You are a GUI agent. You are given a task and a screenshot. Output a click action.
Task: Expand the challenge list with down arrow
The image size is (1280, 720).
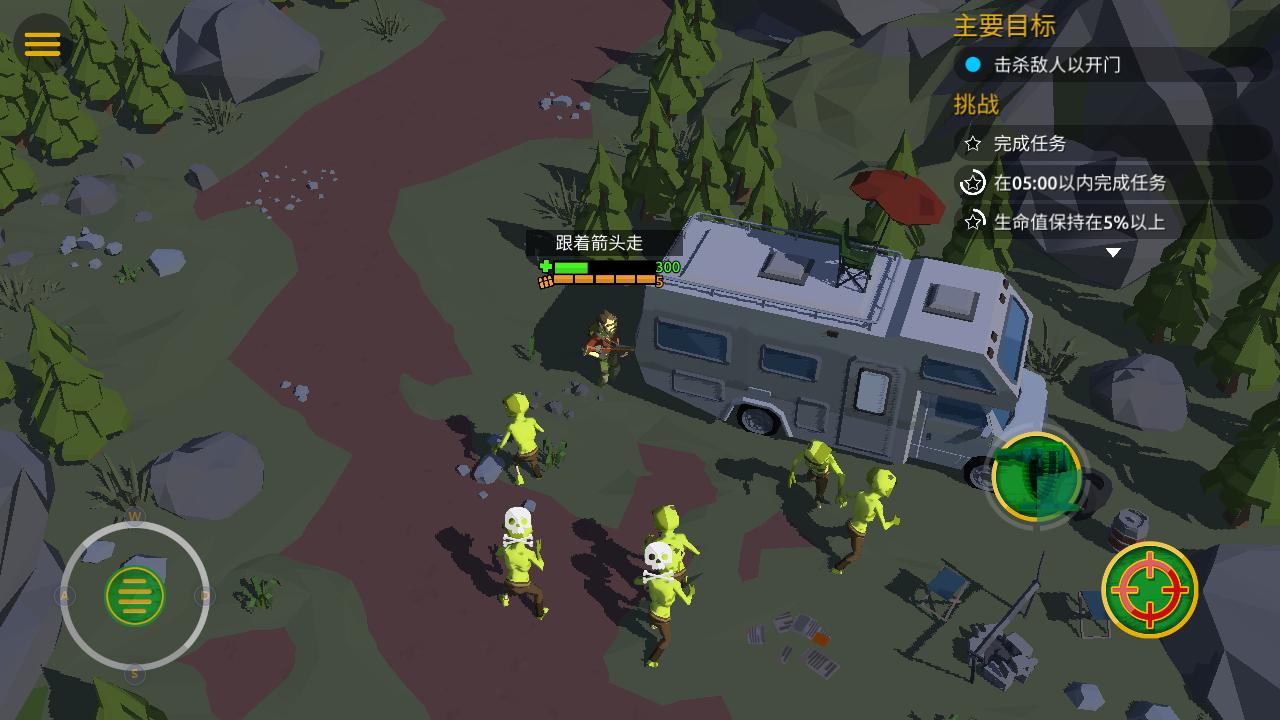point(1113,253)
